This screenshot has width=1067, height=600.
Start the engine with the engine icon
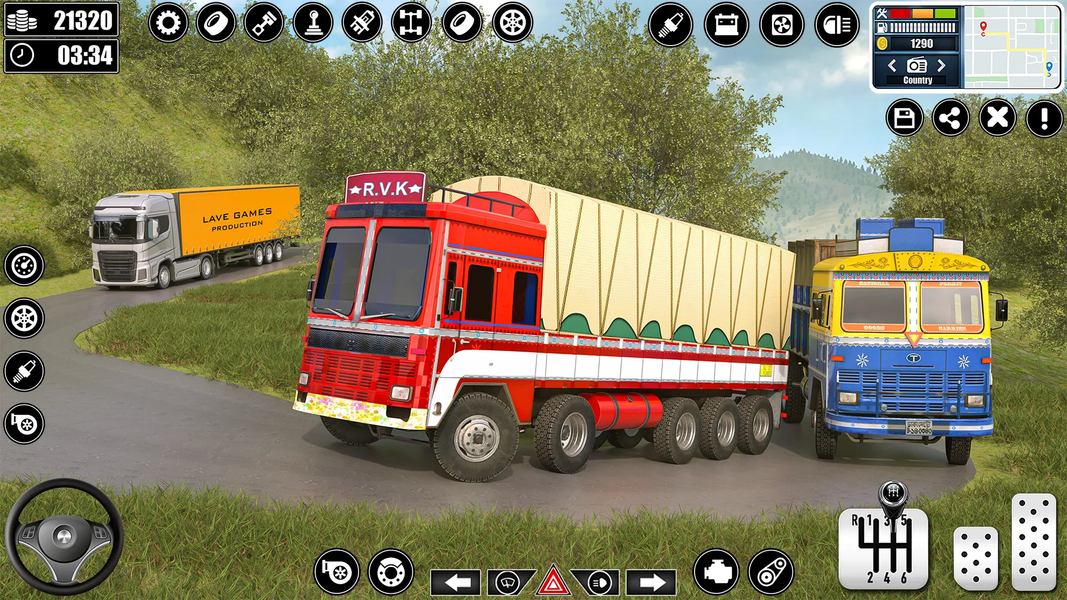tap(716, 571)
